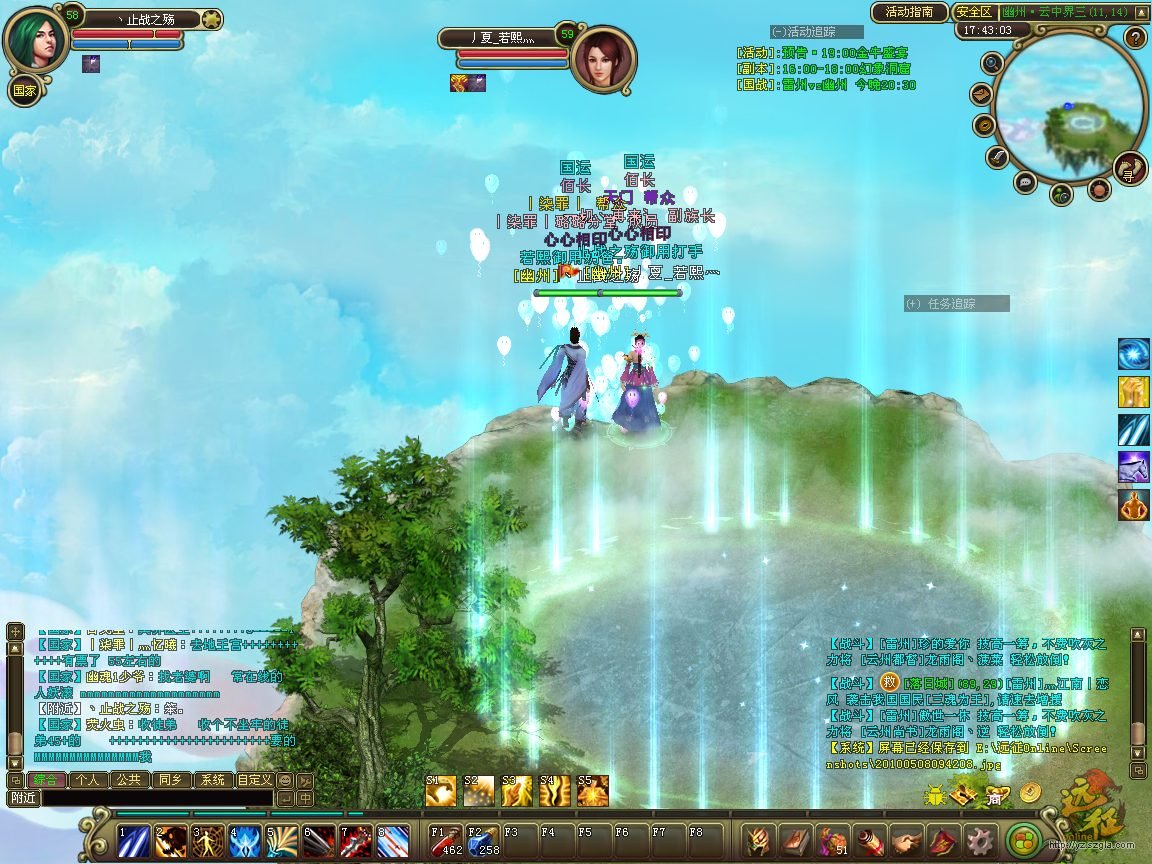Click the minimap help question mark button
1152x864 pixels.
pyautogui.click(x=1134, y=38)
